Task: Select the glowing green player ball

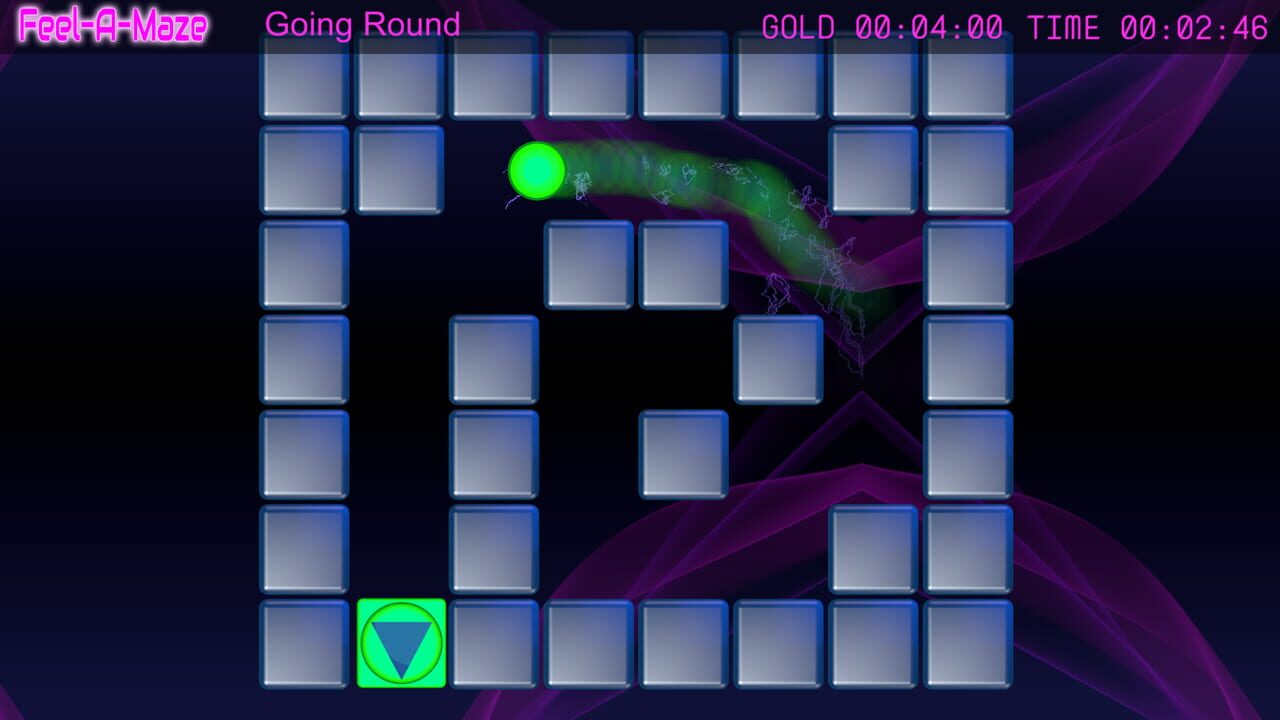Action: click(536, 172)
